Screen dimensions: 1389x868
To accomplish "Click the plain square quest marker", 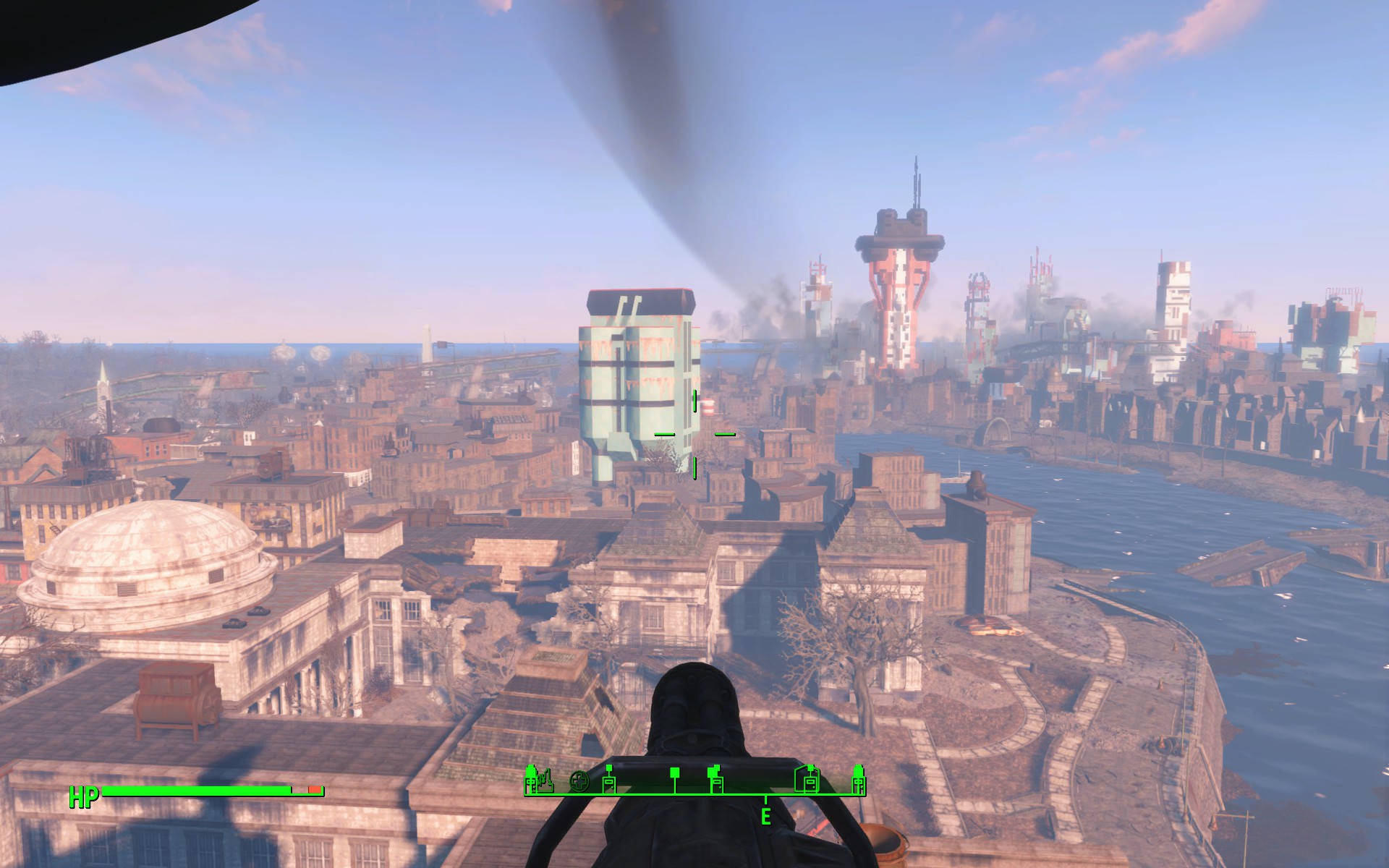I will pyautogui.click(x=674, y=773).
